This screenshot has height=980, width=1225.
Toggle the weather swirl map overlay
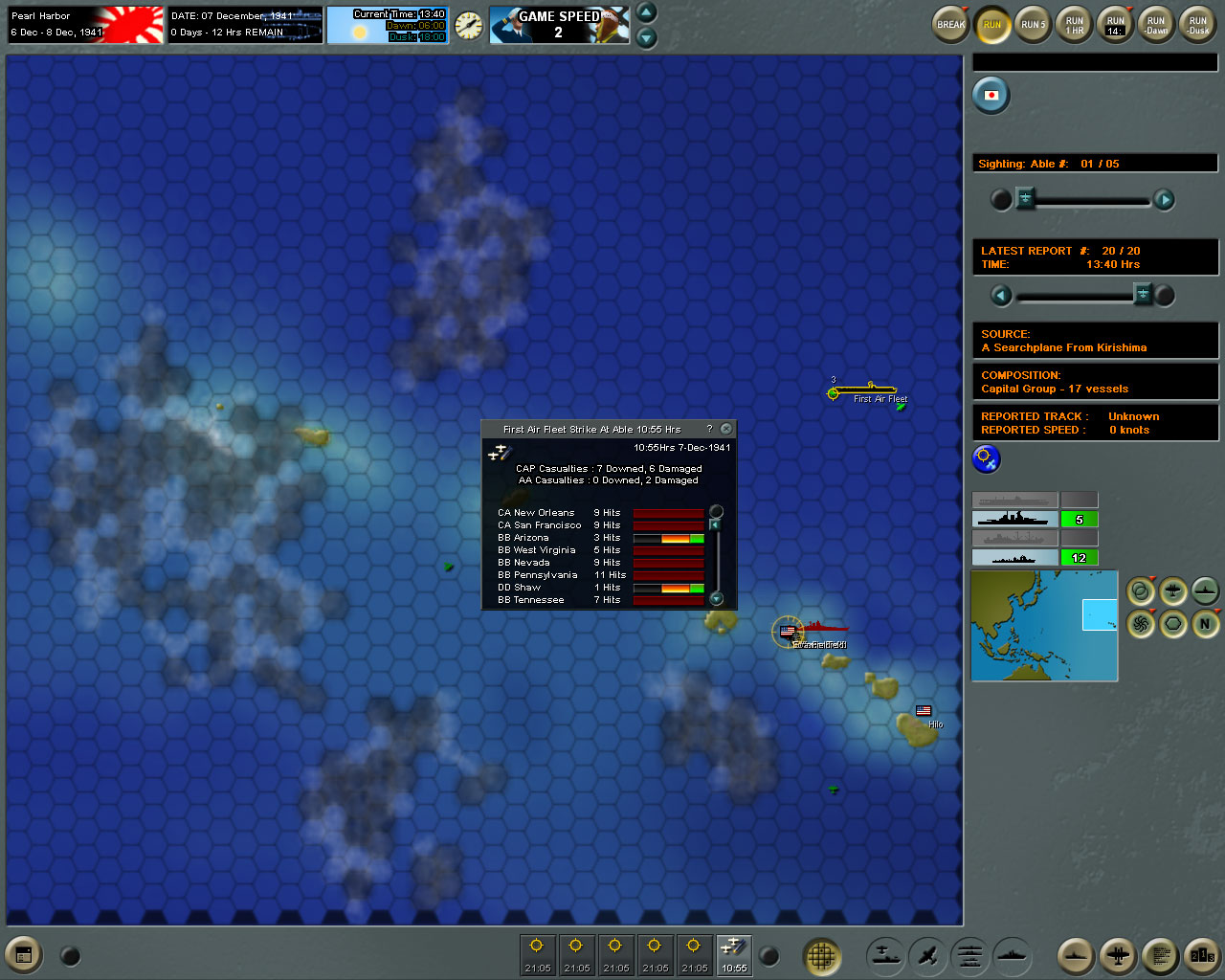coord(1141,625)
